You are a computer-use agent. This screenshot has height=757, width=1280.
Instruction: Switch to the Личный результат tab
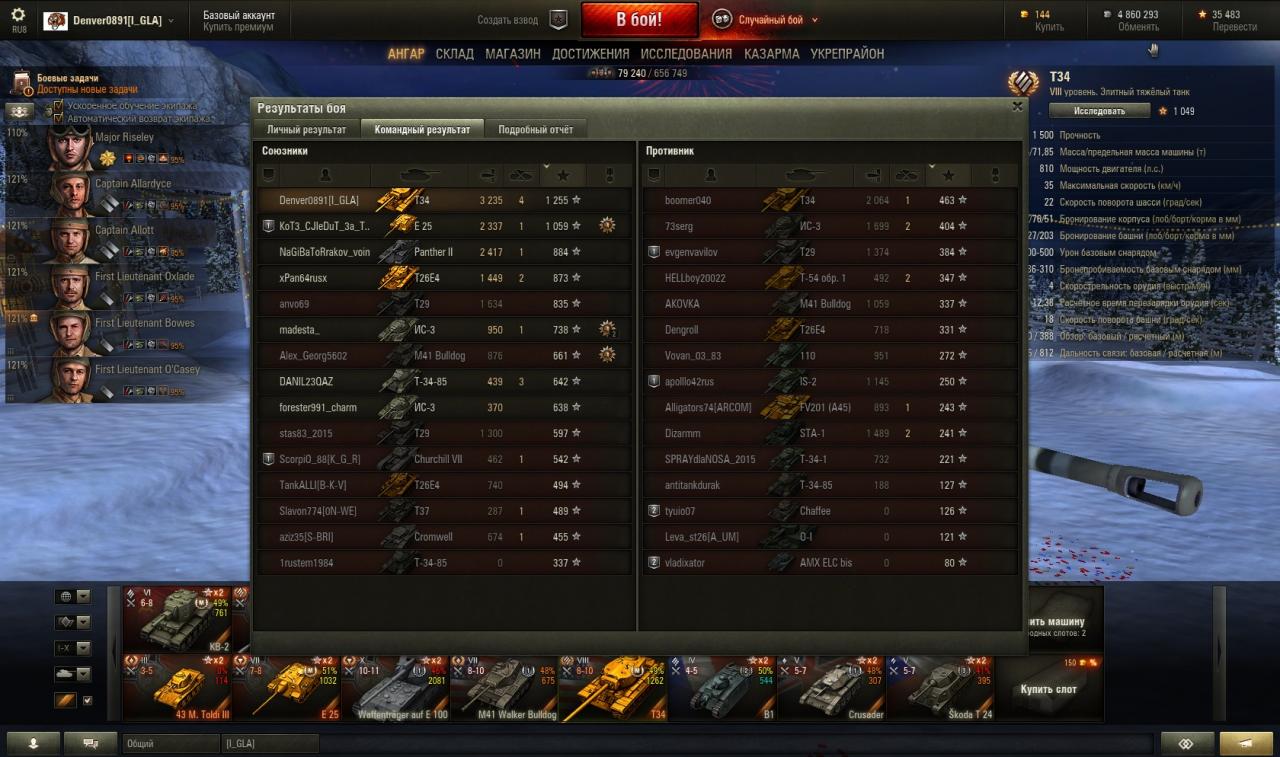(306, 130)
